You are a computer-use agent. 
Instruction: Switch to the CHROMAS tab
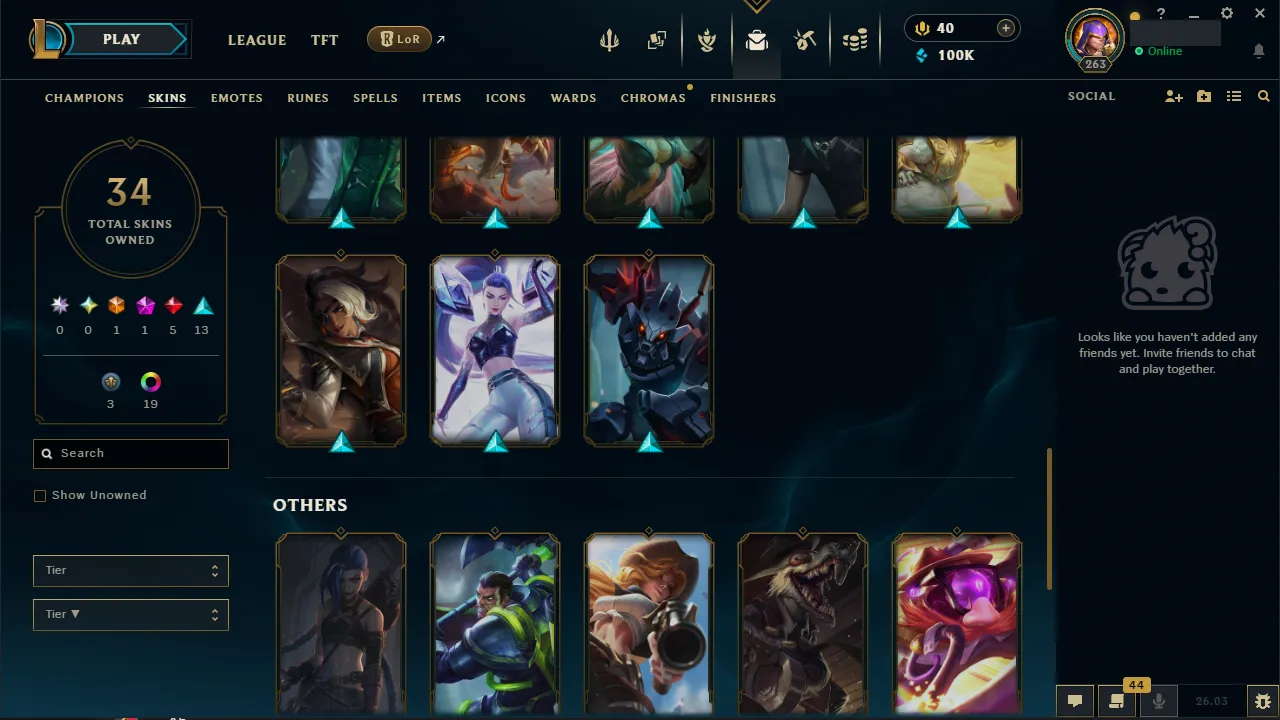pyautogui.click(x=653, y=98)
